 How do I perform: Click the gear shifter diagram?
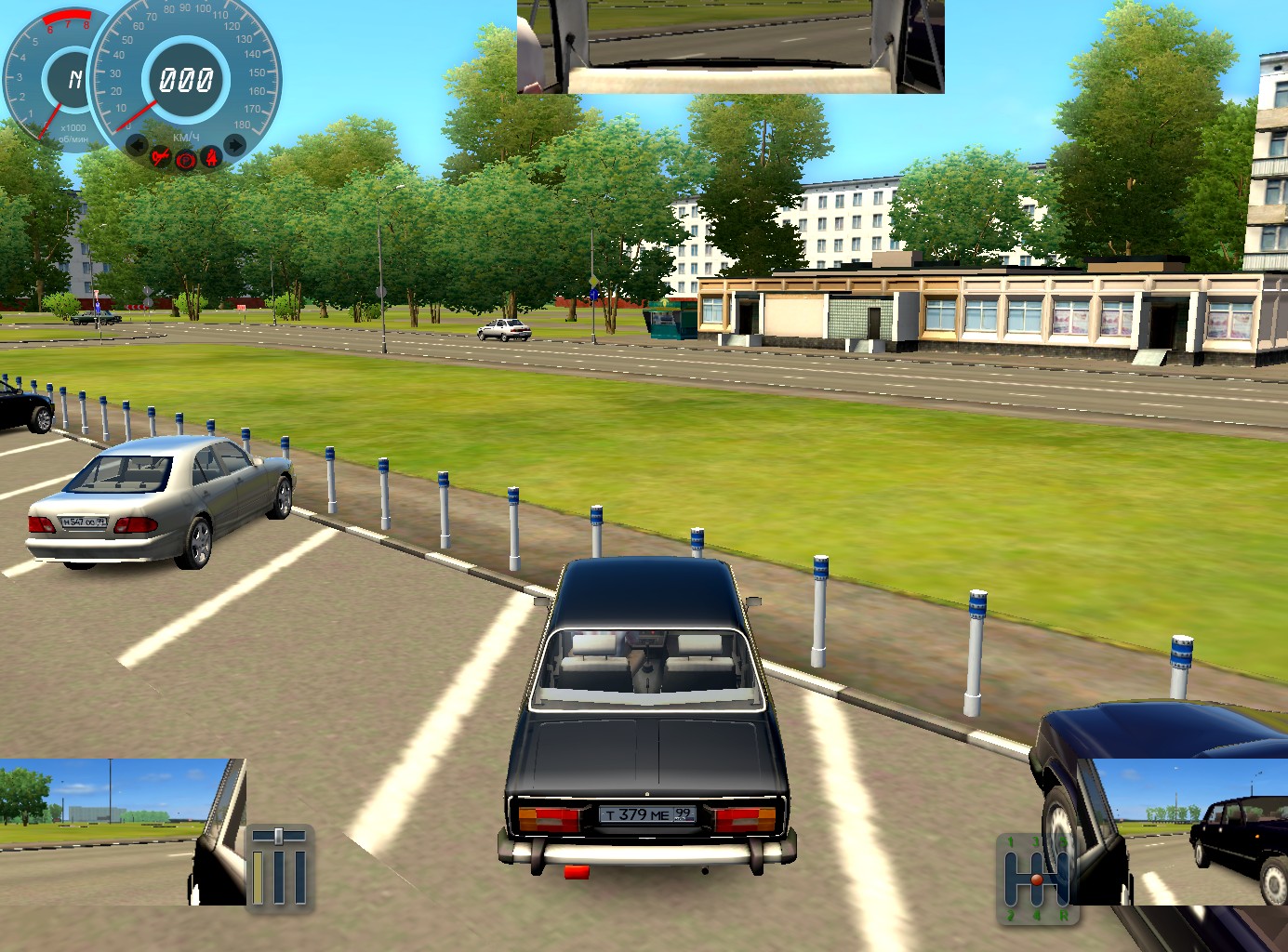[x=1035, y=879]
